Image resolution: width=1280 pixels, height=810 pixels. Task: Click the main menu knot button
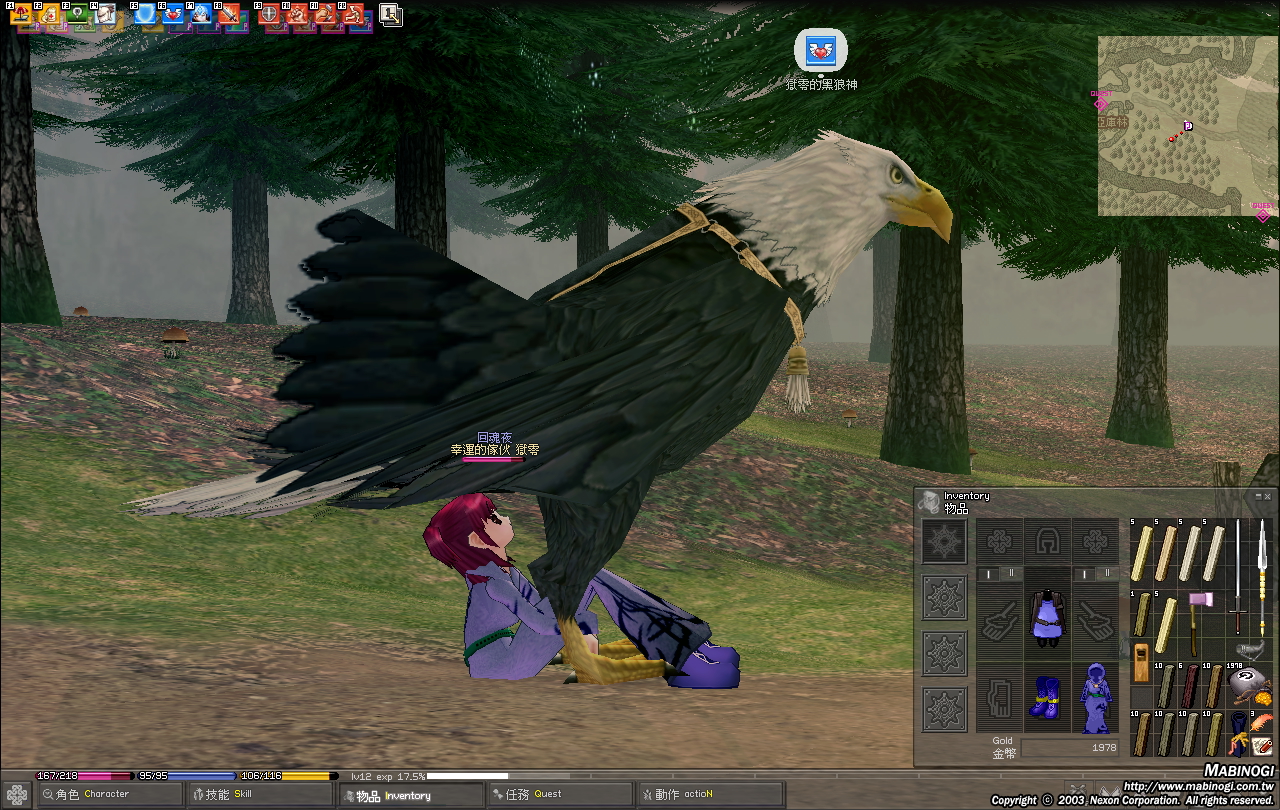17,795
